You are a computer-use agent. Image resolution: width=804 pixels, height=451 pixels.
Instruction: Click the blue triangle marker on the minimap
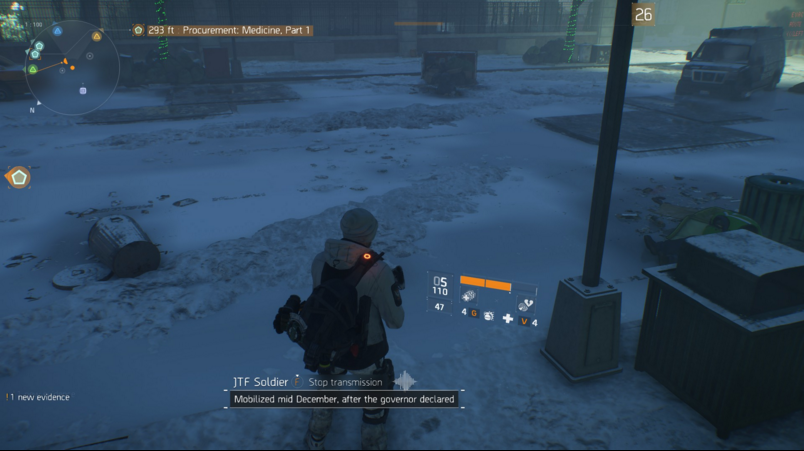(x=57, y=31)
